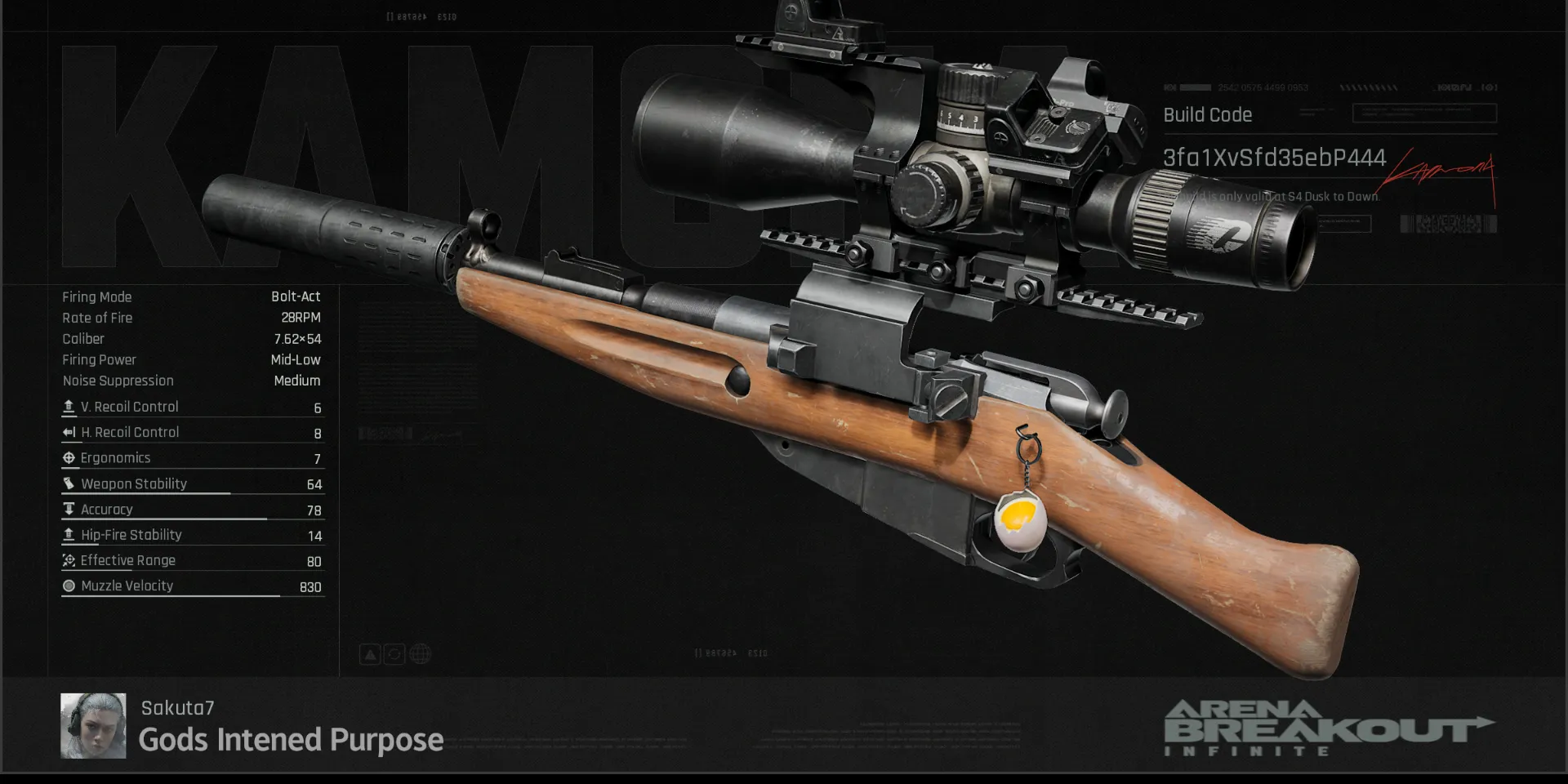Click the Hip-Fire Stability stat icon

pyautogui.click(x=69, y=534)
